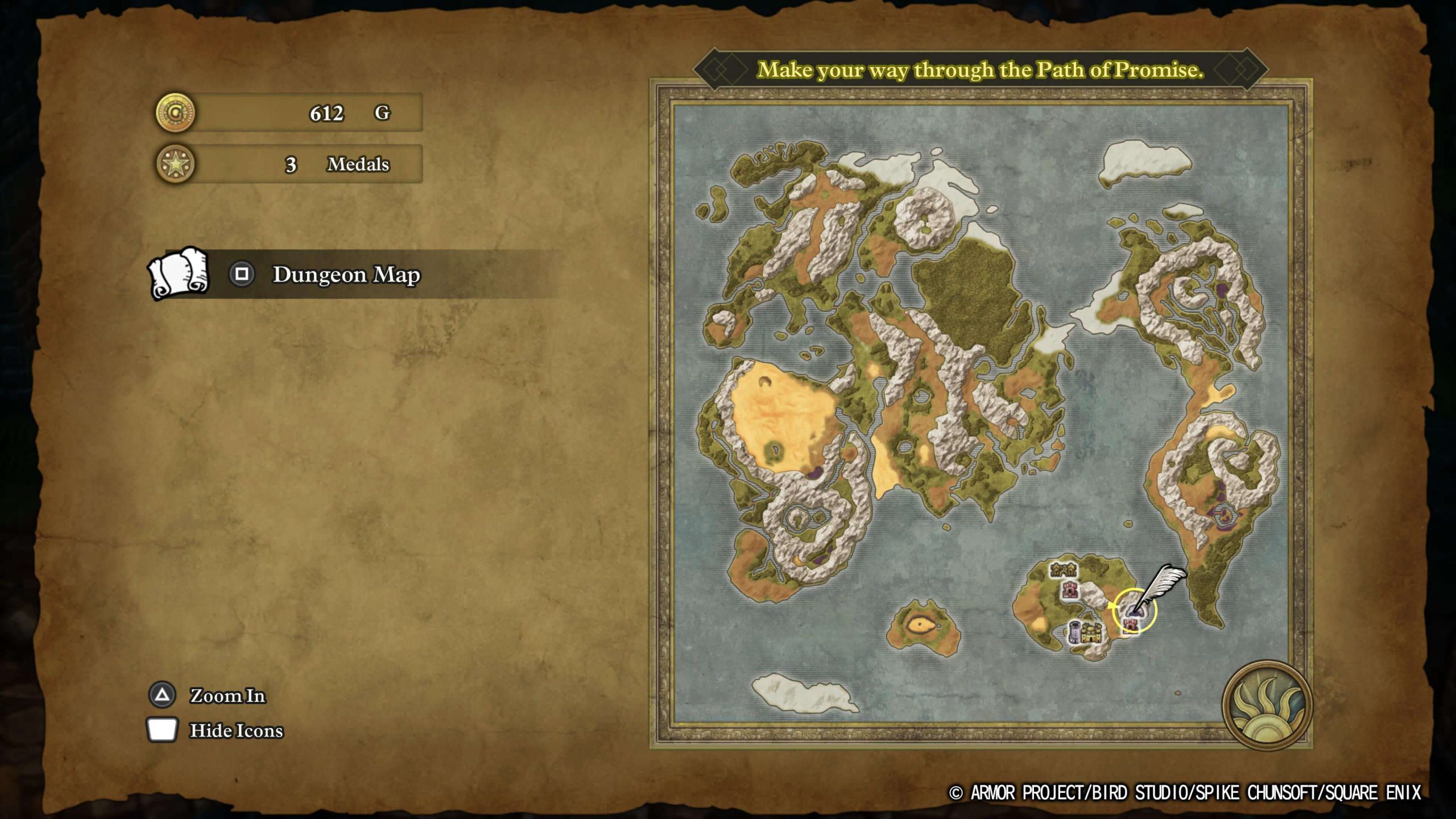Select the yellow castle map marker
Screen dimensions: 1456x819
pos(1092,633)
